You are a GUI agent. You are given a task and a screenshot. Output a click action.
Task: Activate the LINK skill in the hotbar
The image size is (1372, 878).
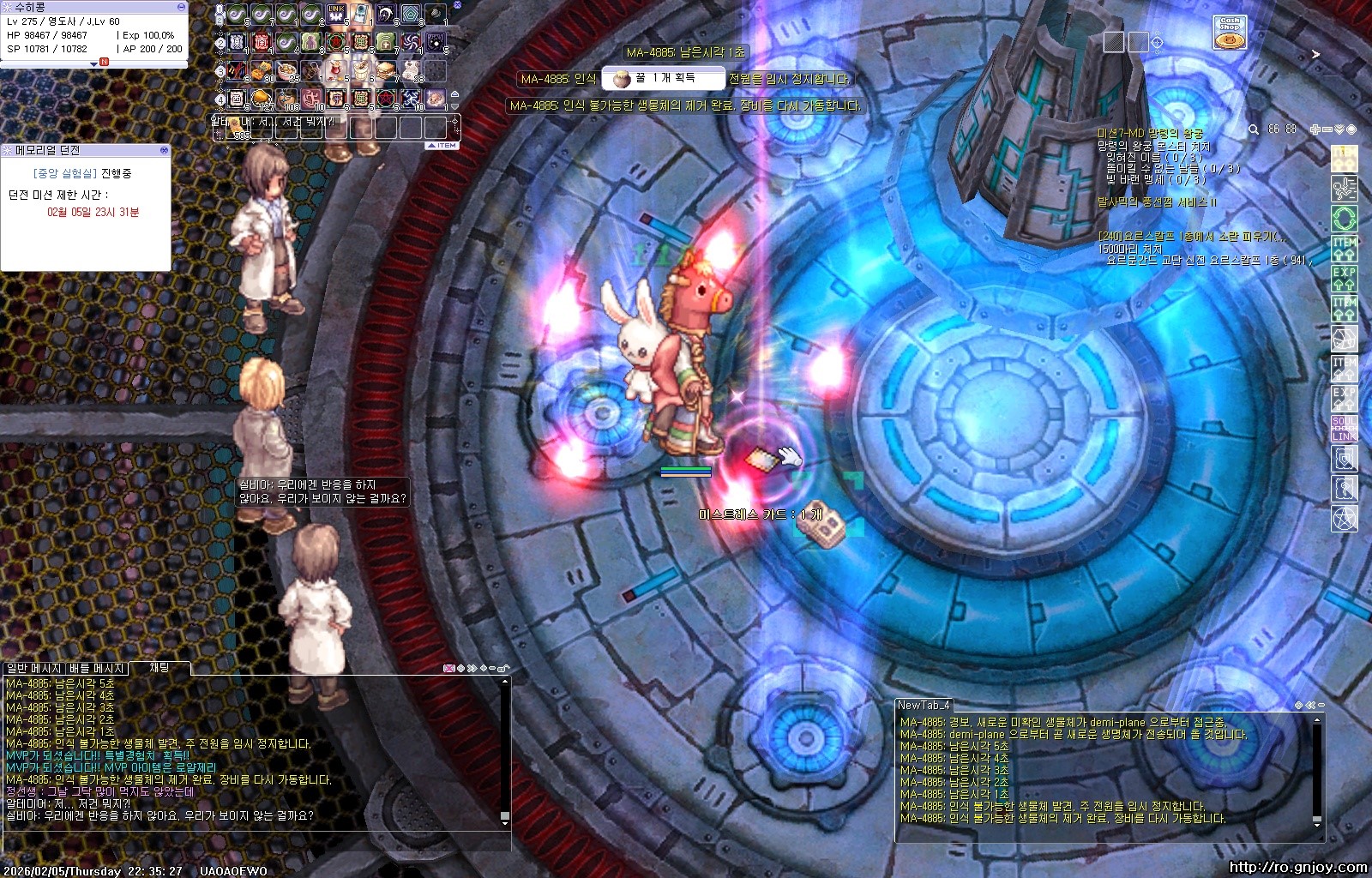336,15
